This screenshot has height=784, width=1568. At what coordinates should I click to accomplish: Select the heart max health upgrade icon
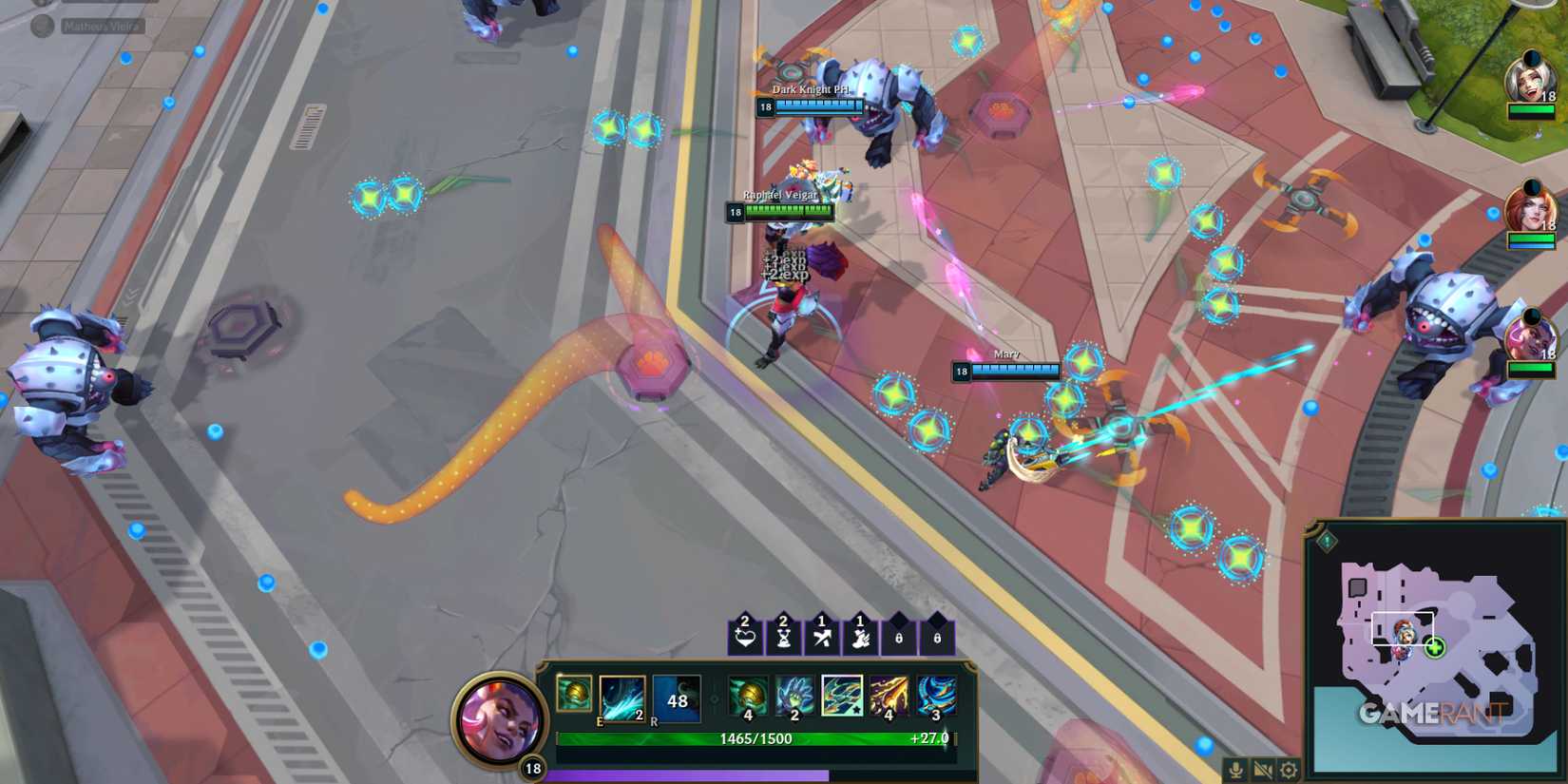[743, 637]
